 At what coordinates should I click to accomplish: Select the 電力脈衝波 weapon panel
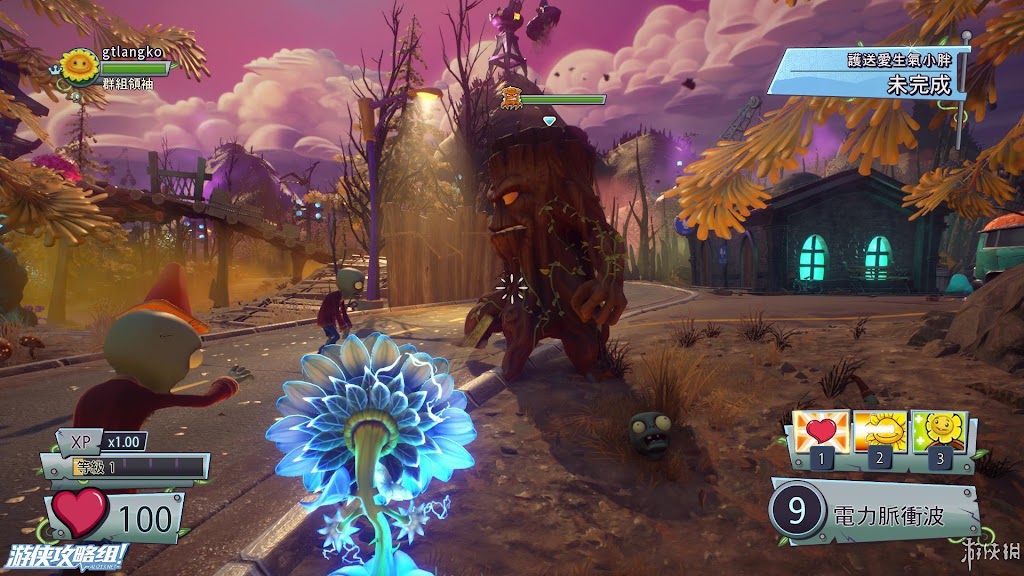[x=873, y=513]
